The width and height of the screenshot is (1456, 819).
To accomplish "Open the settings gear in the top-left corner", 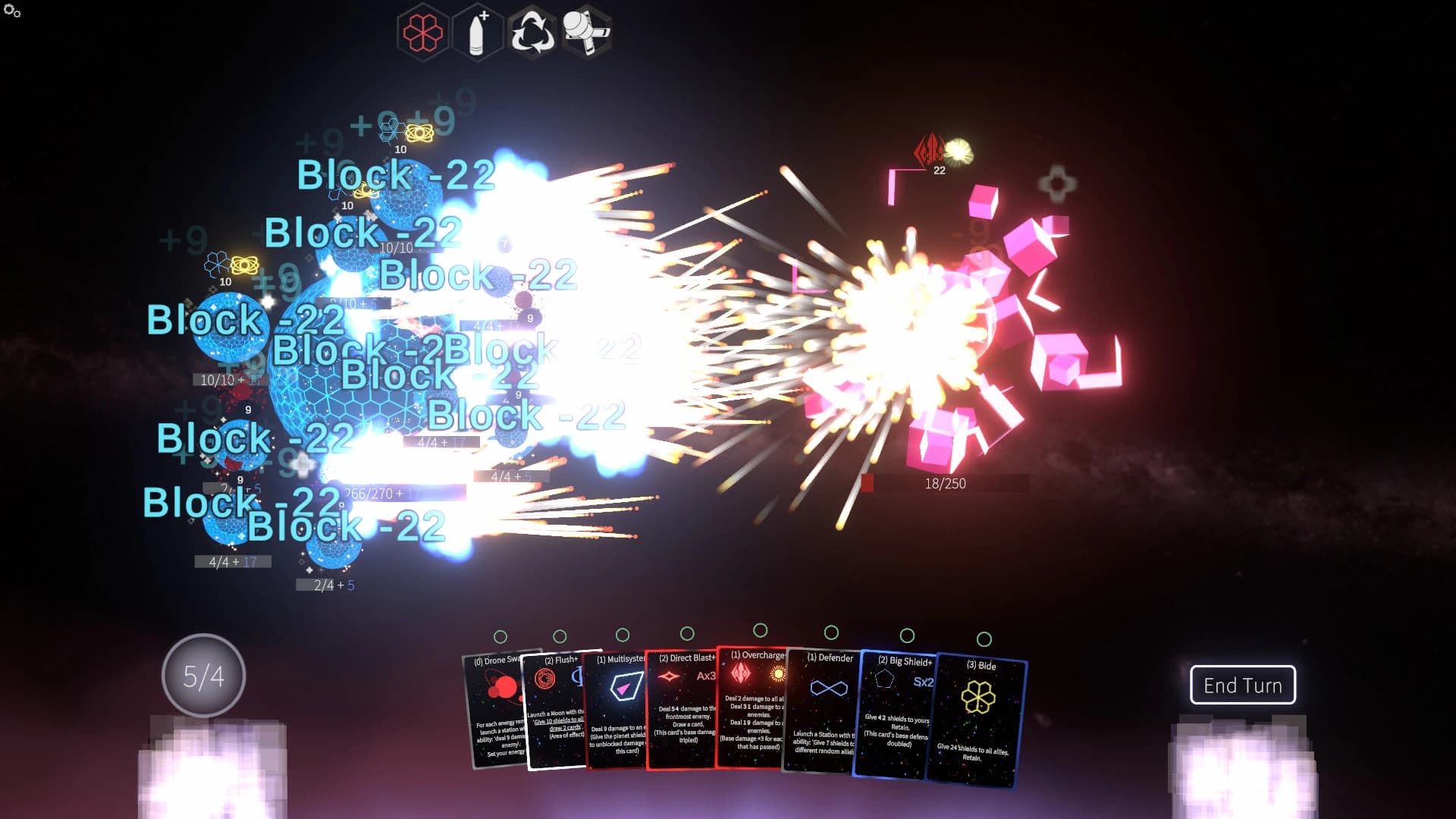I will [10, 10].
